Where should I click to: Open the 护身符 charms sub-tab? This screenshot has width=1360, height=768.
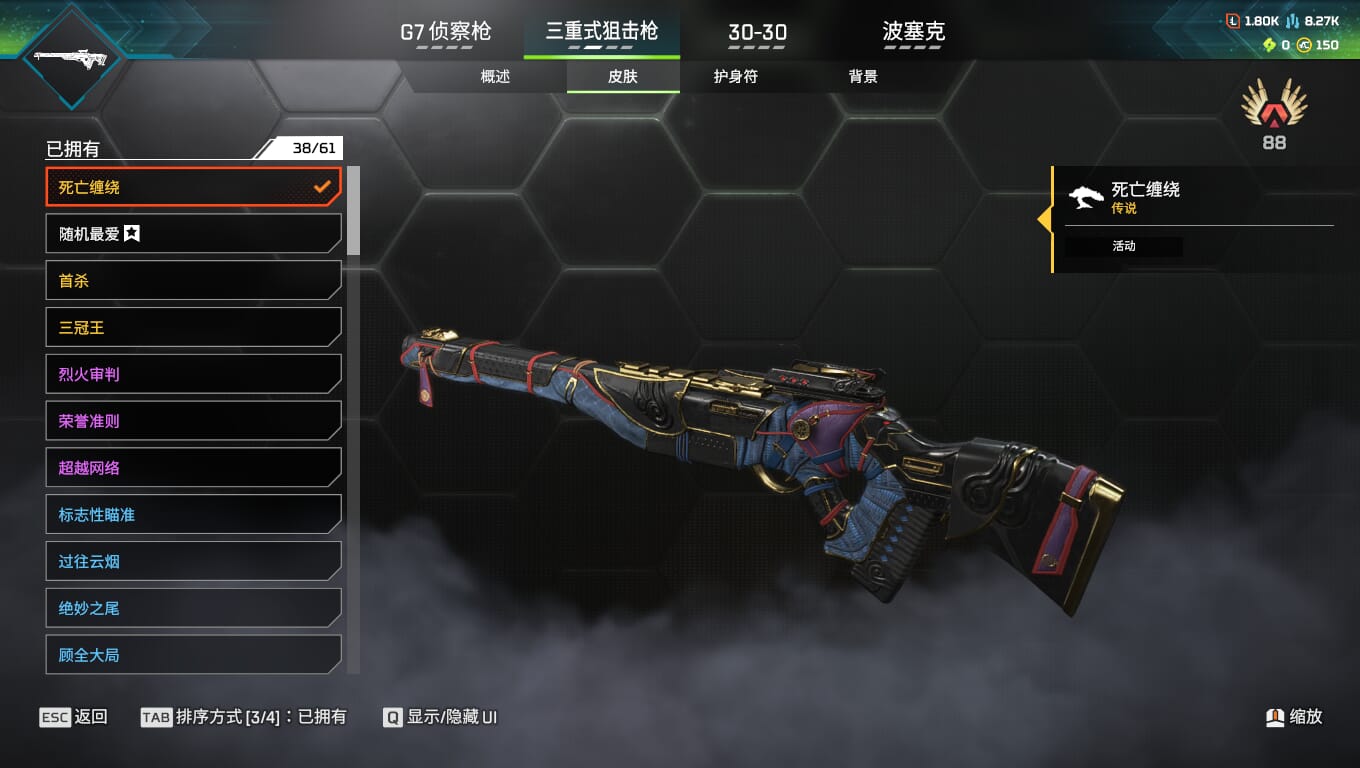[735, 77]
